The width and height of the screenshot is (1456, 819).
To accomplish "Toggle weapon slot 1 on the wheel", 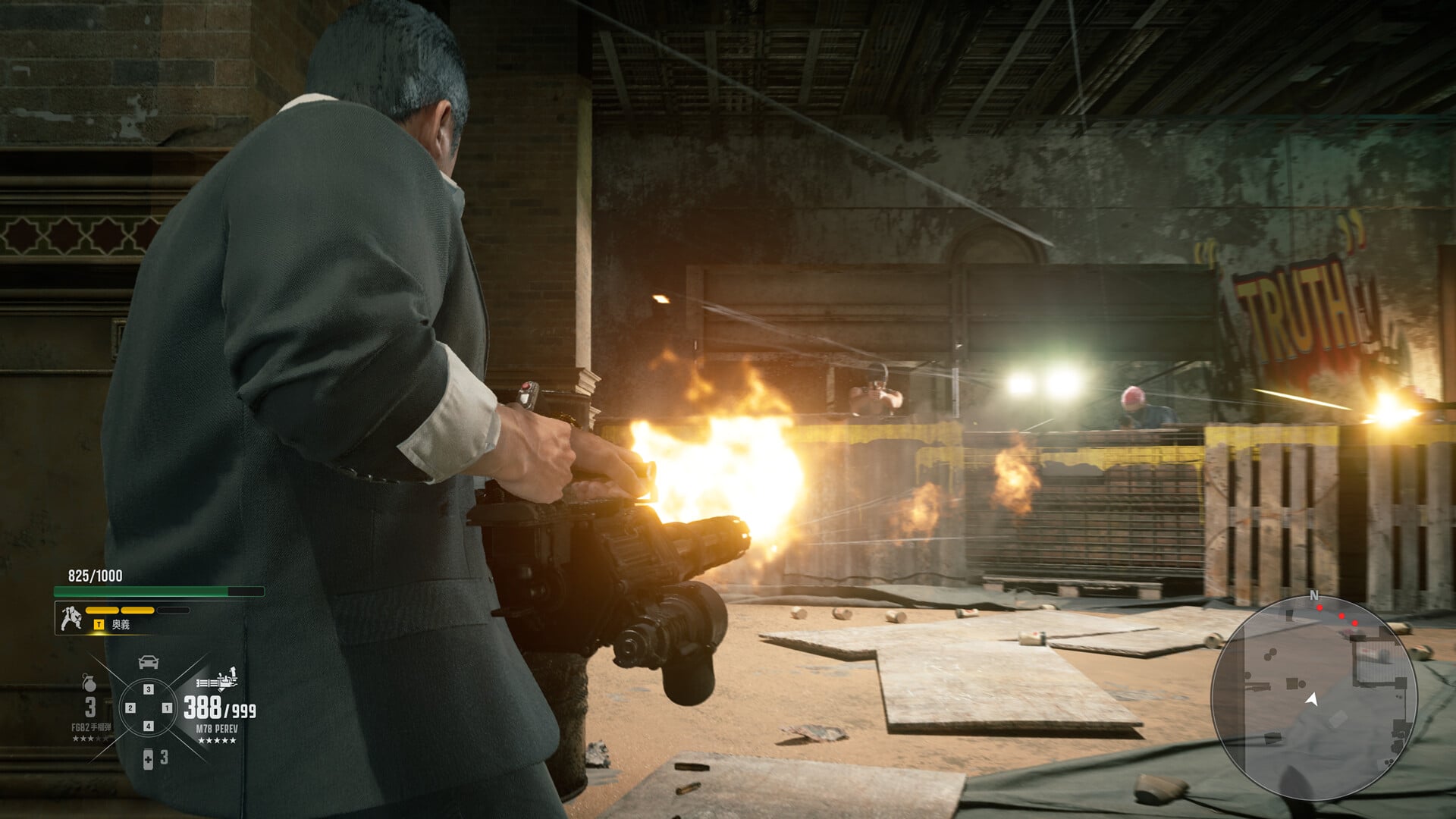I will (167, 708).
